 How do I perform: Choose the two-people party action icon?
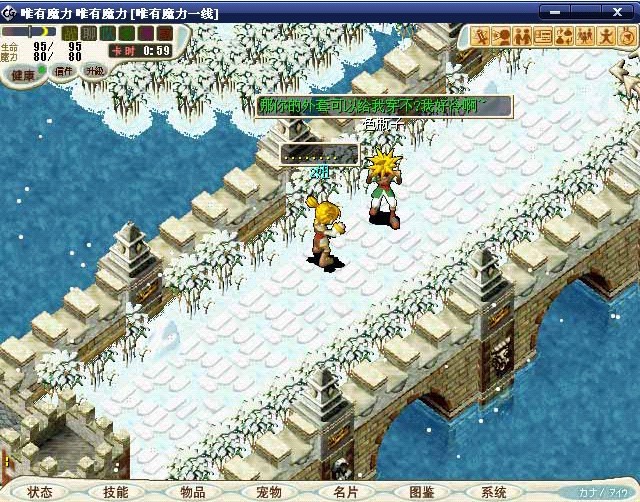pos(523,37)
